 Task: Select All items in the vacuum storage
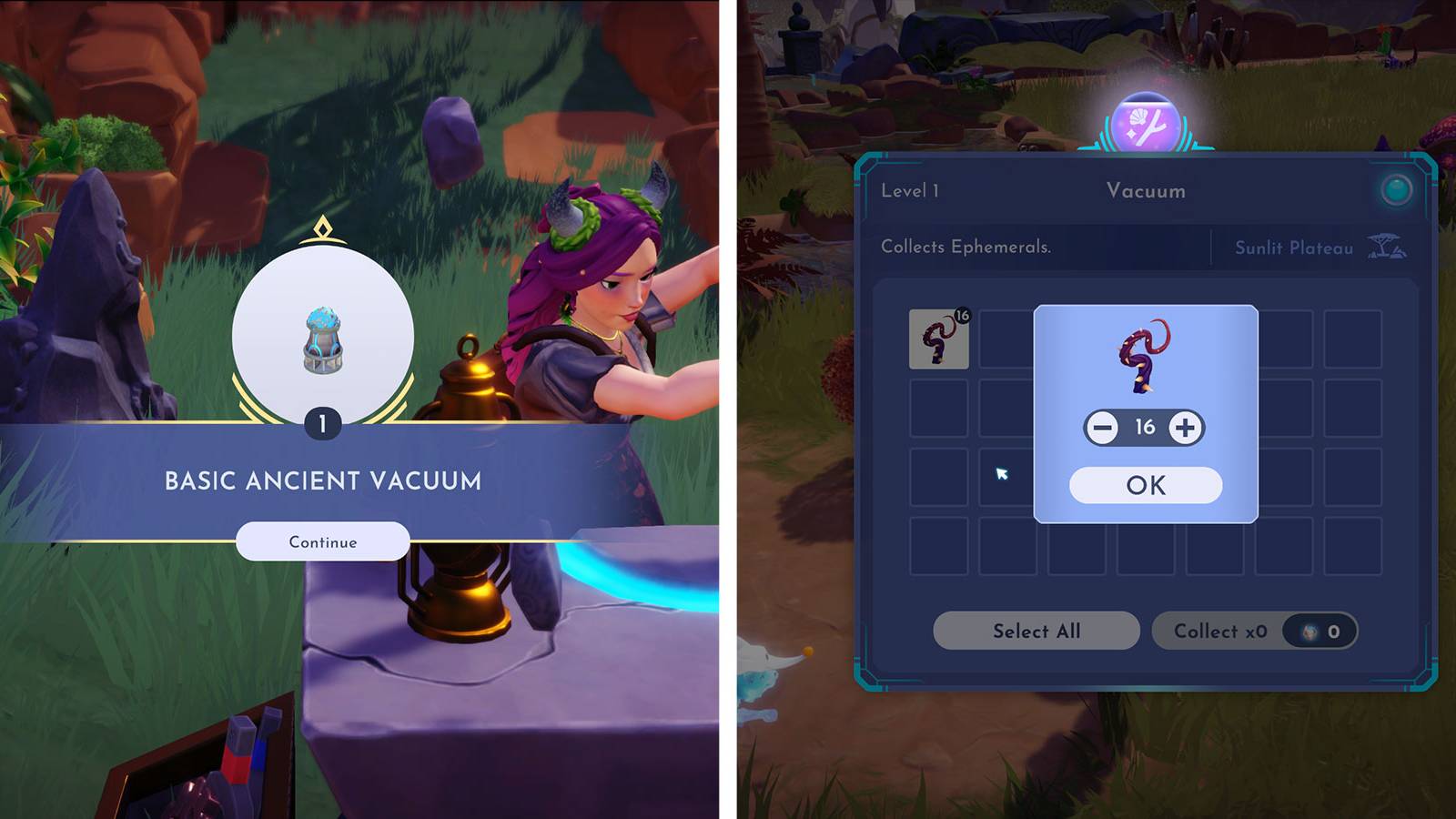(1035, 632)
